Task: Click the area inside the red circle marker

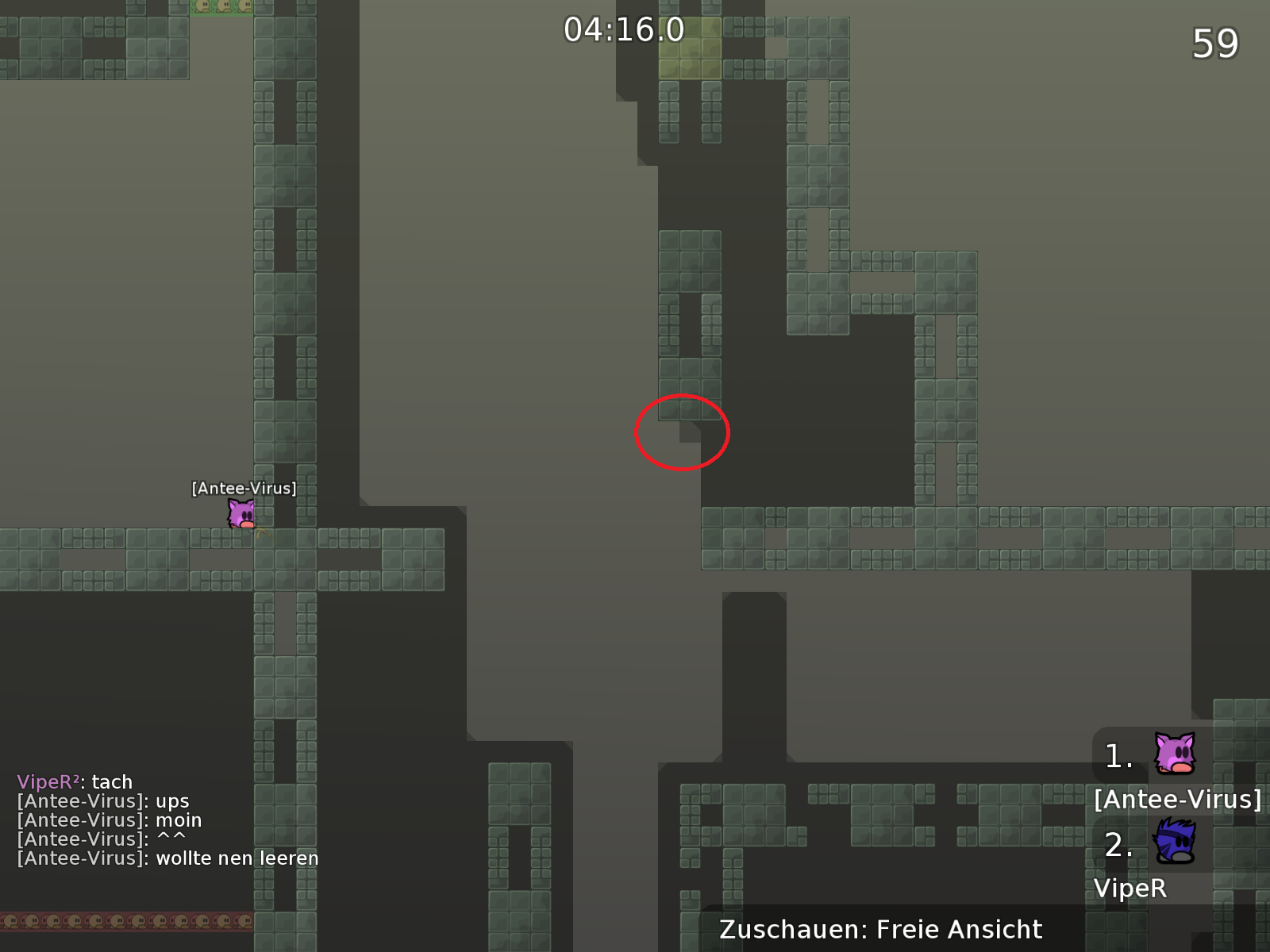Action: point(681,432)
